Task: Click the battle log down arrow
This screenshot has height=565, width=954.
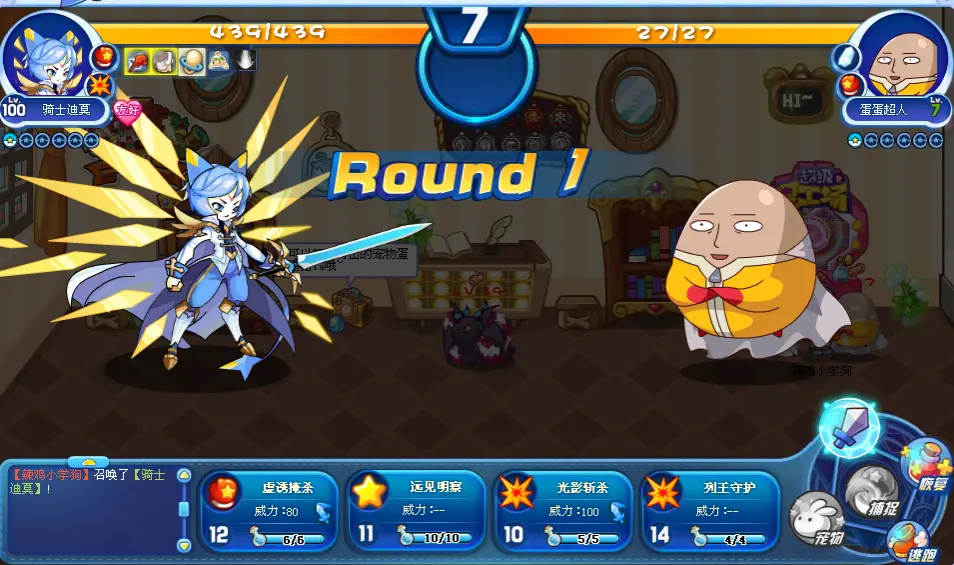Action: point(184,545)
